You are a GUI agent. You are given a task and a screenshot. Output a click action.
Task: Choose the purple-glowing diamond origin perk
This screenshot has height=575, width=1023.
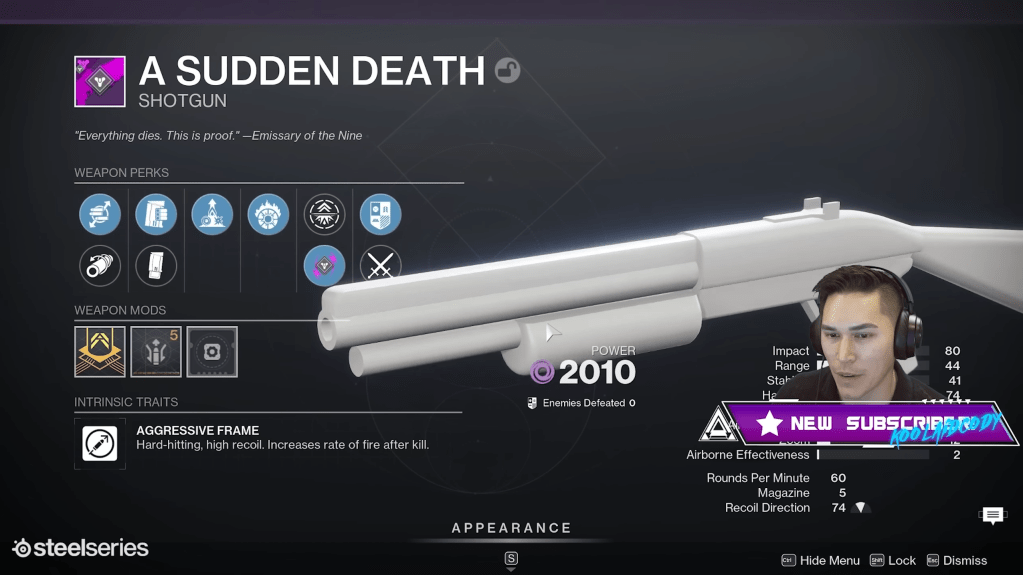point(324,267)
